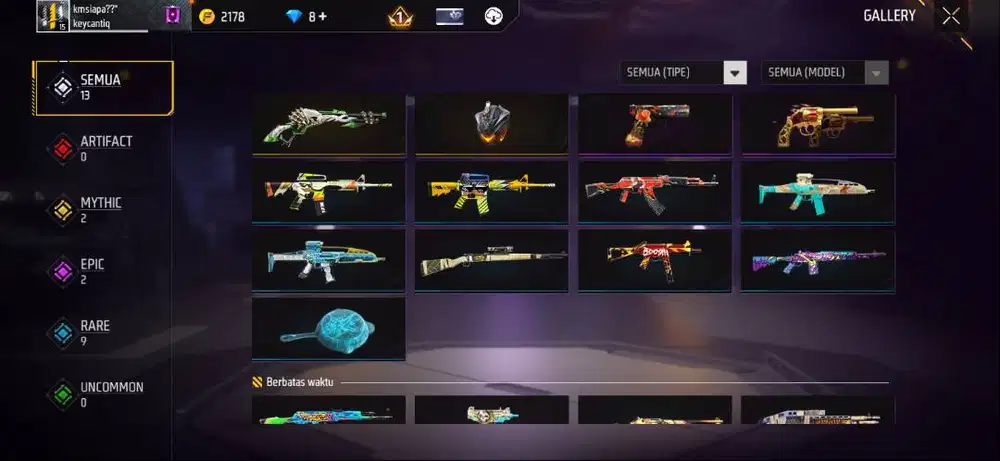Switch to the ARTIFACT category
Viewport: 1000px width, 461px height.
[x=103, y=148]
